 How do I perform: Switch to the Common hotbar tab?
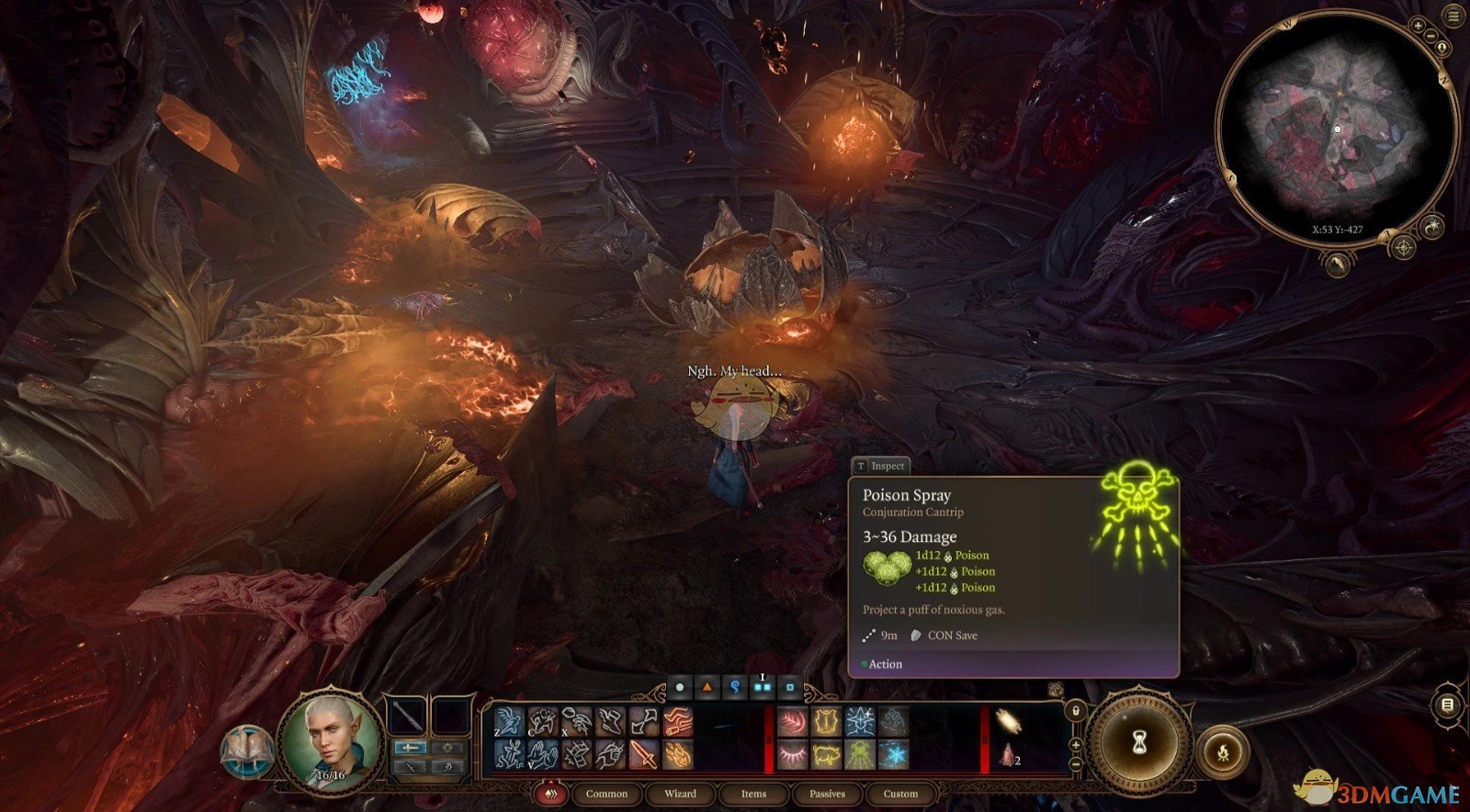tap(606, 794)
